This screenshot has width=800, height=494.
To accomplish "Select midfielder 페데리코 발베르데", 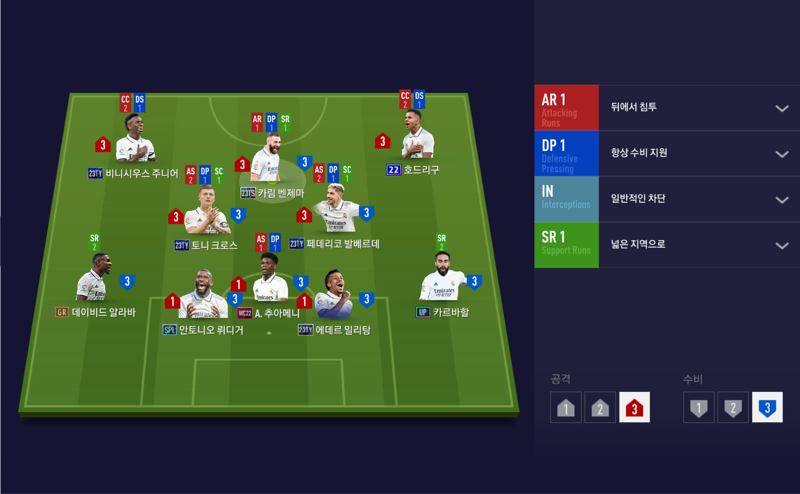I will [x=337, y=212].
